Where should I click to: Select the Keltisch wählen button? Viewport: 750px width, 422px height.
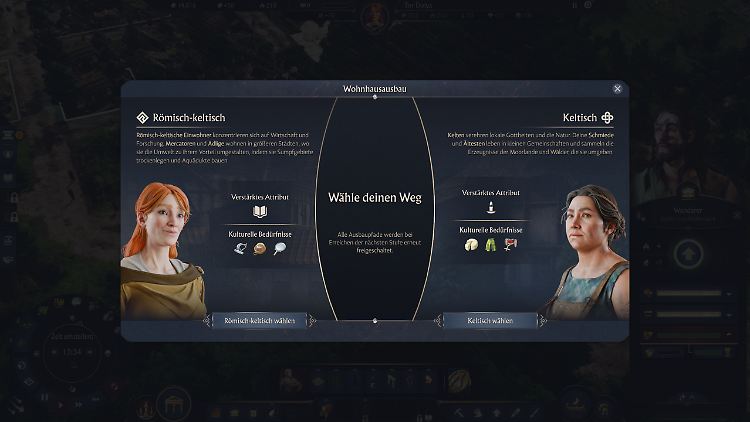click(490, 320)
